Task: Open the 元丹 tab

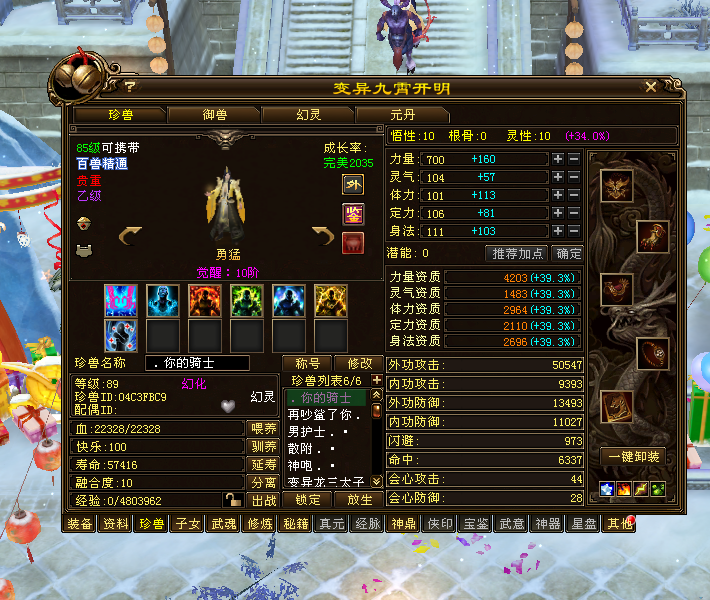Action: tap(402, 115)
